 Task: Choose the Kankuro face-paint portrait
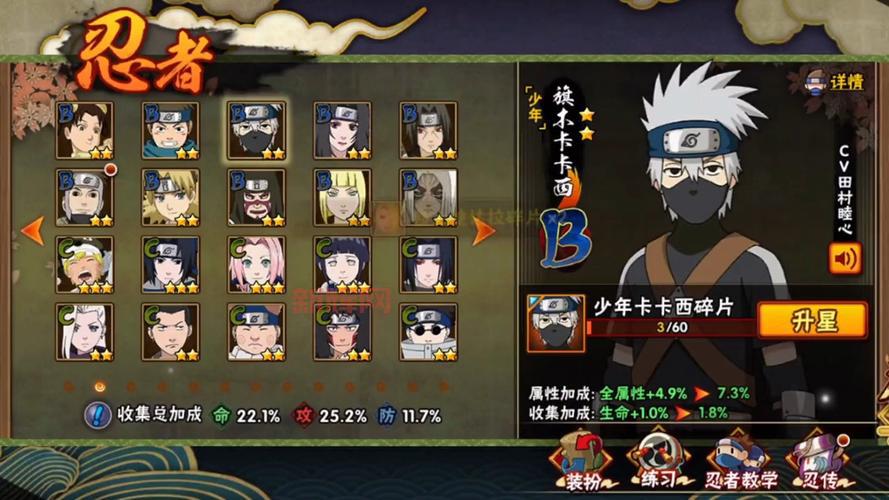[x=256, y=197]
